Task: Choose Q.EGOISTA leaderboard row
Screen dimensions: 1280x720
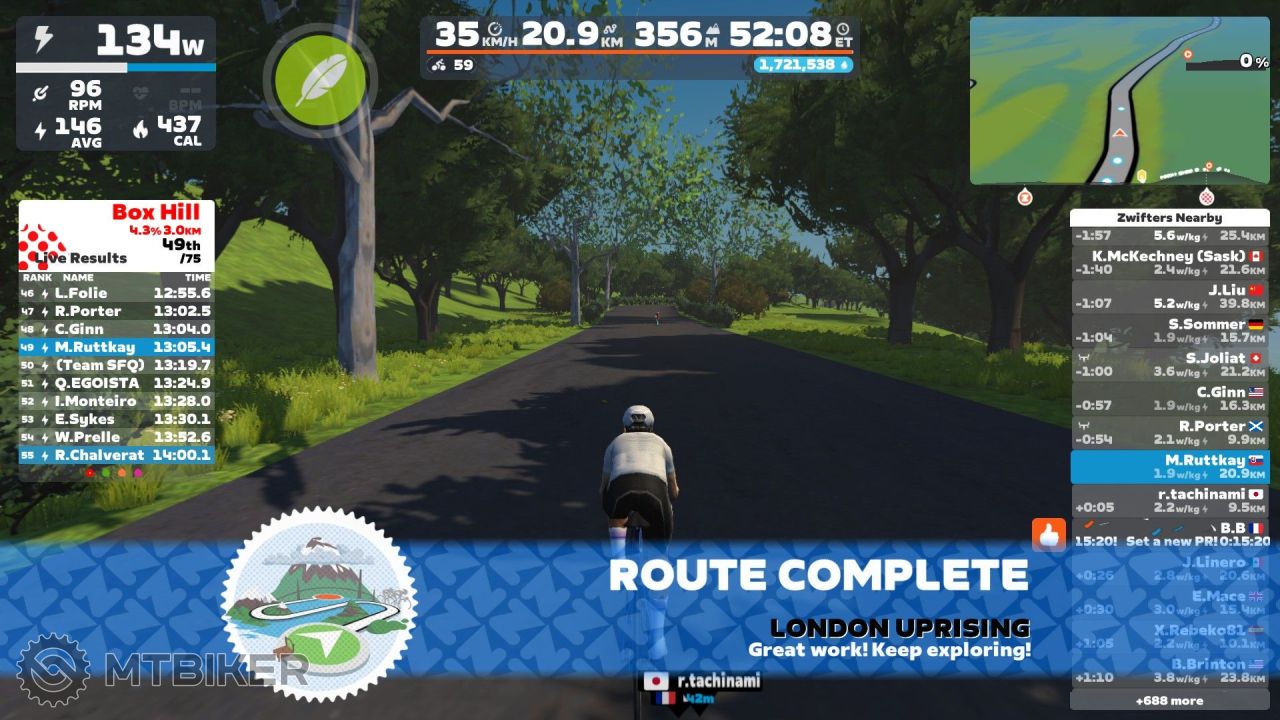Action: (x=116, y=383)
